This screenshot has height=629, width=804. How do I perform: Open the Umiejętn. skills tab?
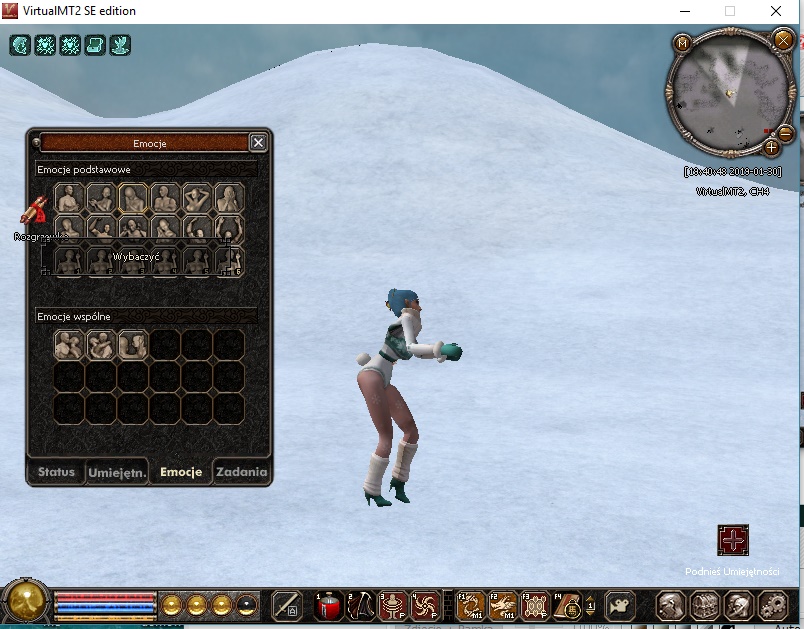click(x=117, y=472)
